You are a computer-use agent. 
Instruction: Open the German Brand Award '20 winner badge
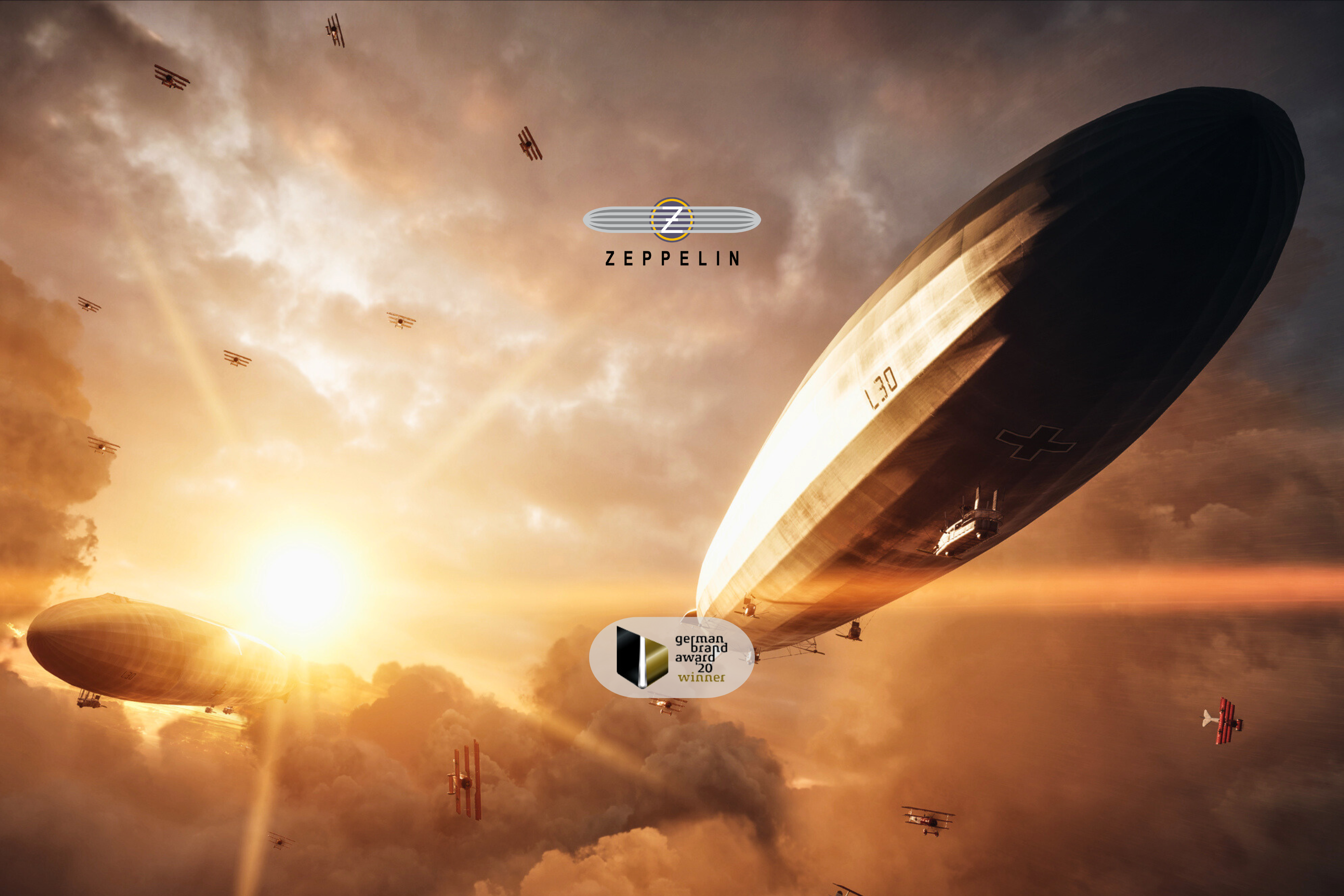672,657
